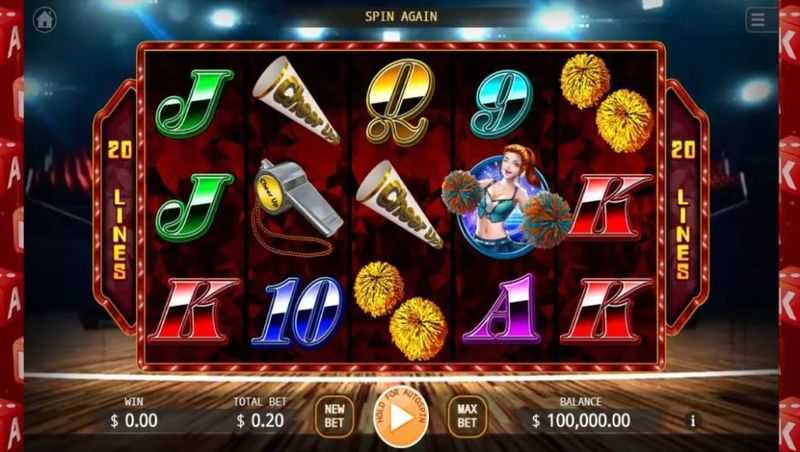Image resolution: width=800 pixels, height=452 pixels.
Task: Click the New Bet button
Action: (x=333, y=416)
